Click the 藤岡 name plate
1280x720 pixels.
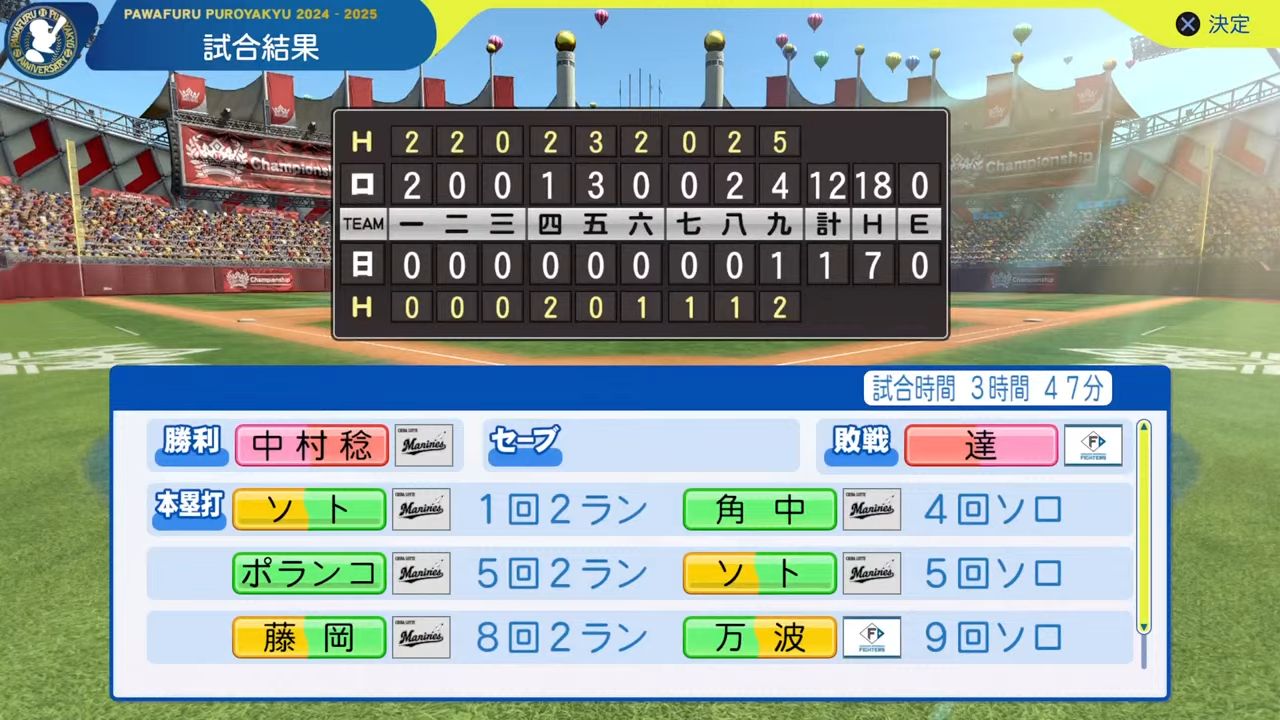click(x=308, y=637)
